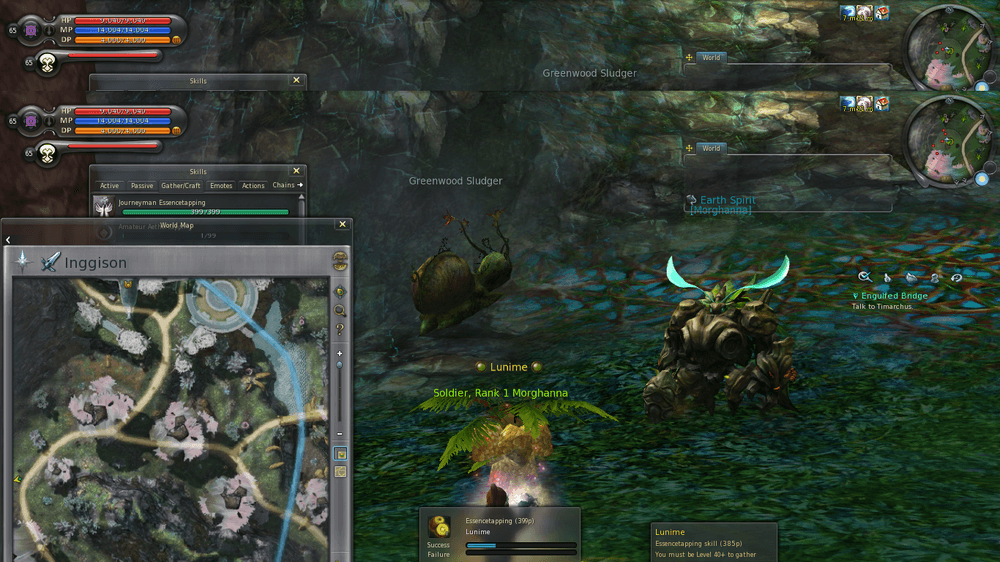Image resolution: width=1000 pixels, height=562 pixels.
Task: Switch to the Actions tab
Action: click(253, 185)
